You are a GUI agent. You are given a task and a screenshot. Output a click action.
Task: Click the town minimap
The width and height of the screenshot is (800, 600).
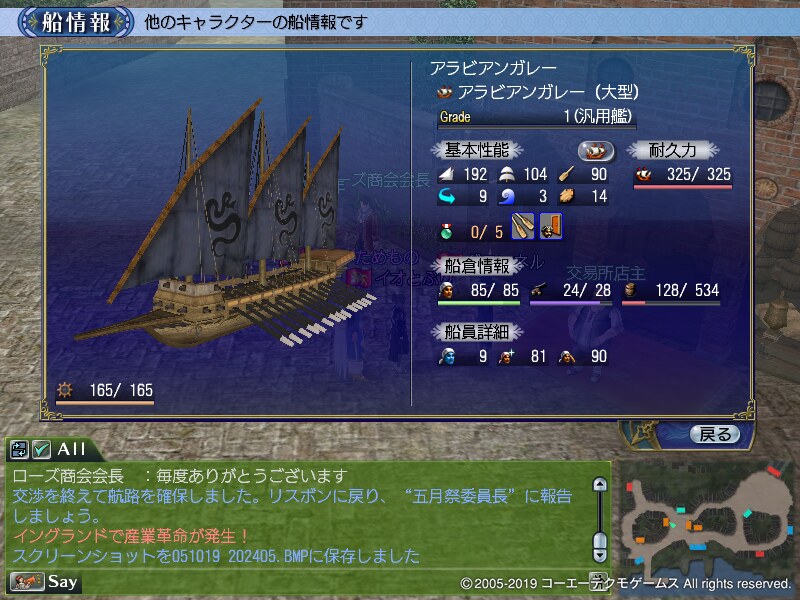click(703, 518)
